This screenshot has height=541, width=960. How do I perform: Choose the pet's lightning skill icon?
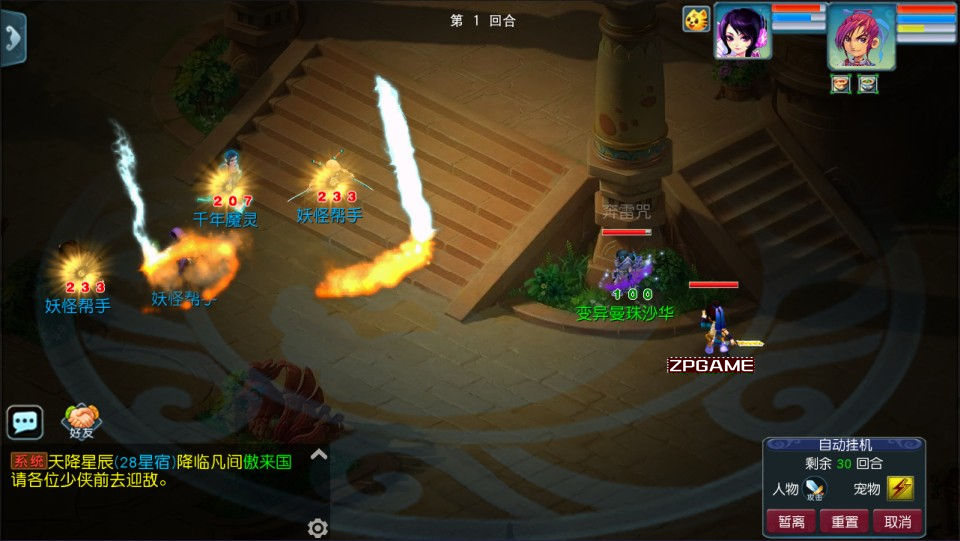[x=900, y=489]
